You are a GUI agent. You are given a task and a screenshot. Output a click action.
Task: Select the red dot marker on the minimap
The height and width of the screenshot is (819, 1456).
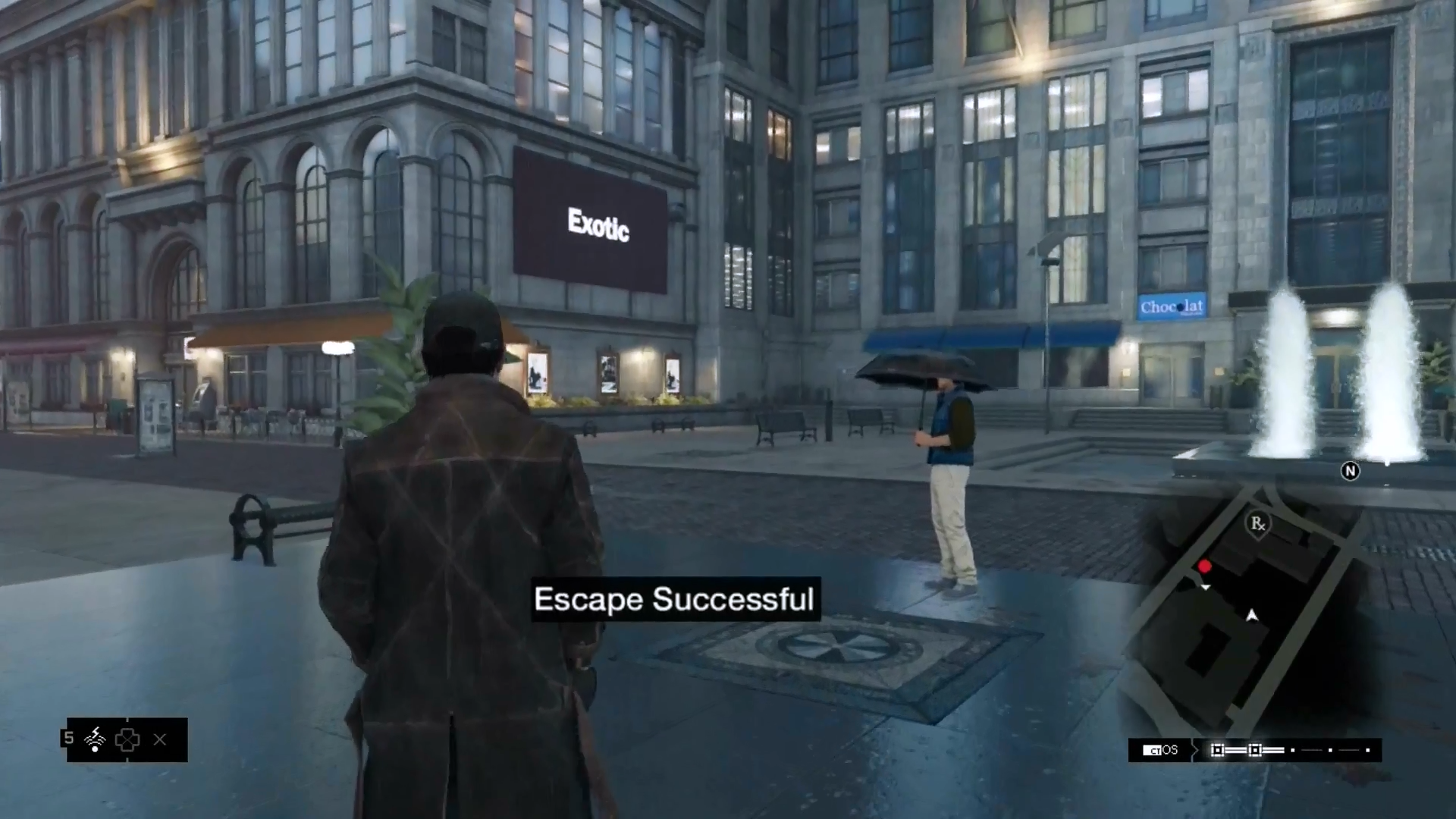[1204, 566]
